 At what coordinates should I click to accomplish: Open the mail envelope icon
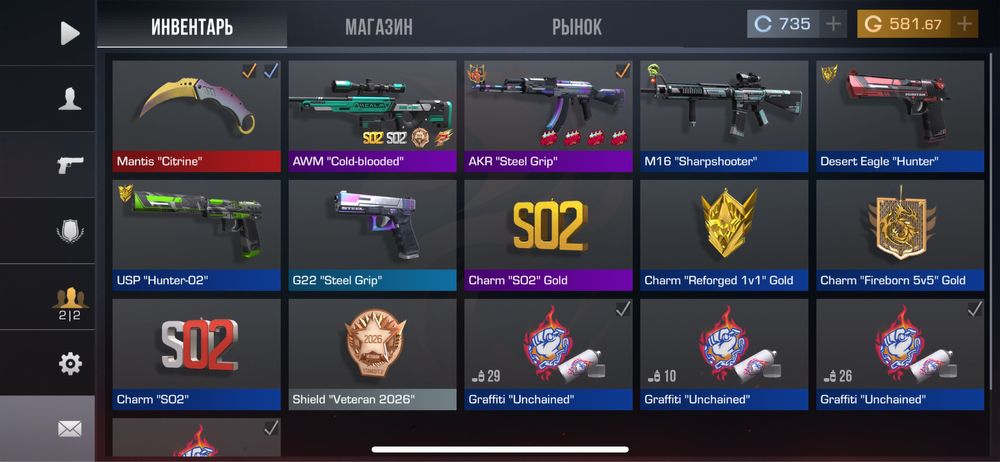(x=69, y=429)
